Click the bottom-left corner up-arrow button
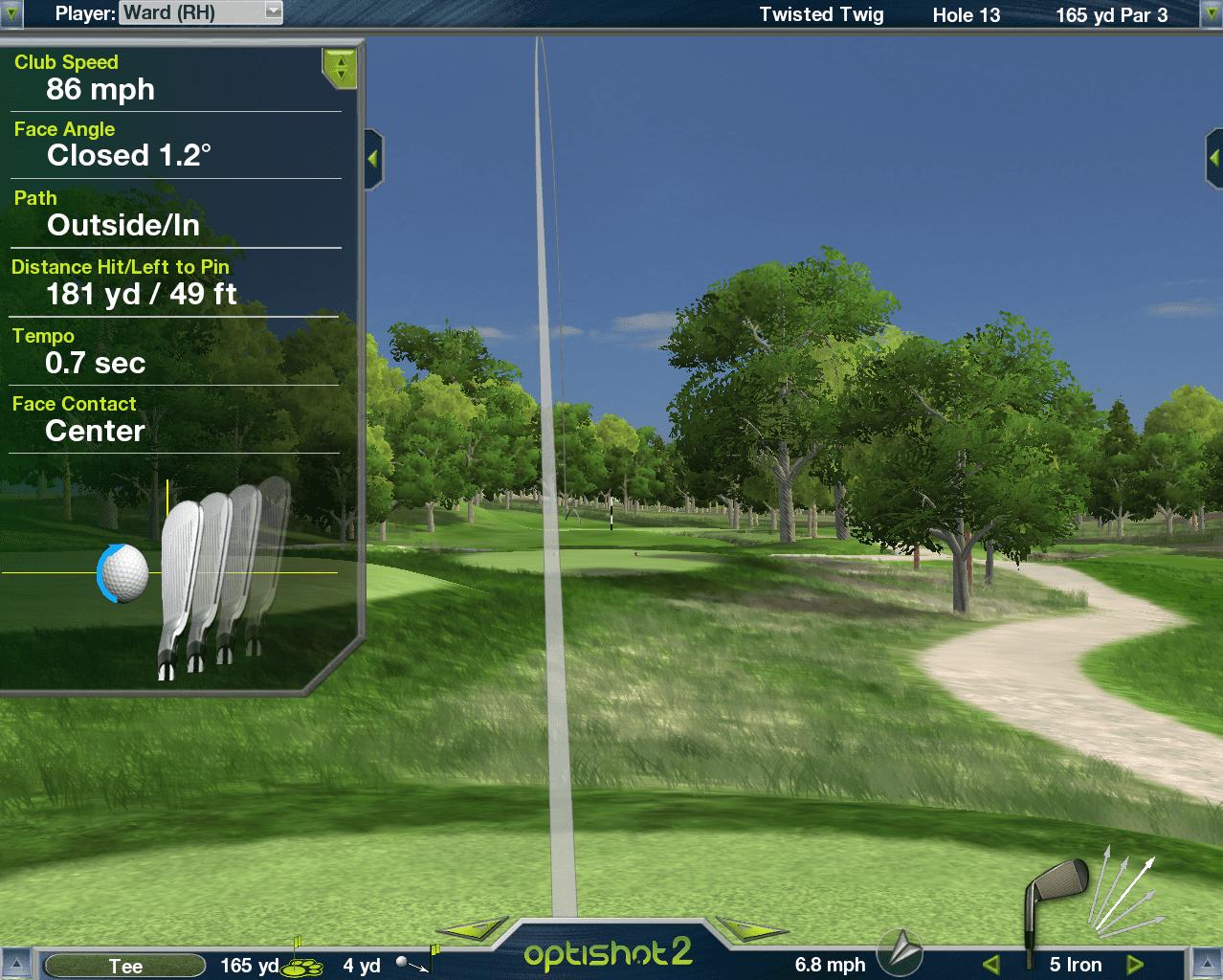 (x=14, y=965)
